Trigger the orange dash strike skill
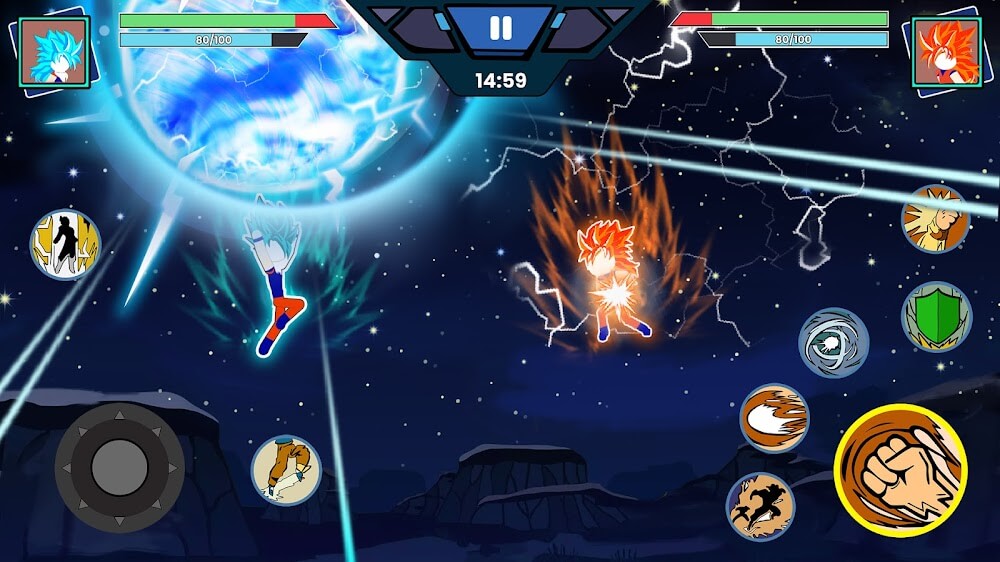The height and width of the screenshot is (562, 1000). [774, 418]
